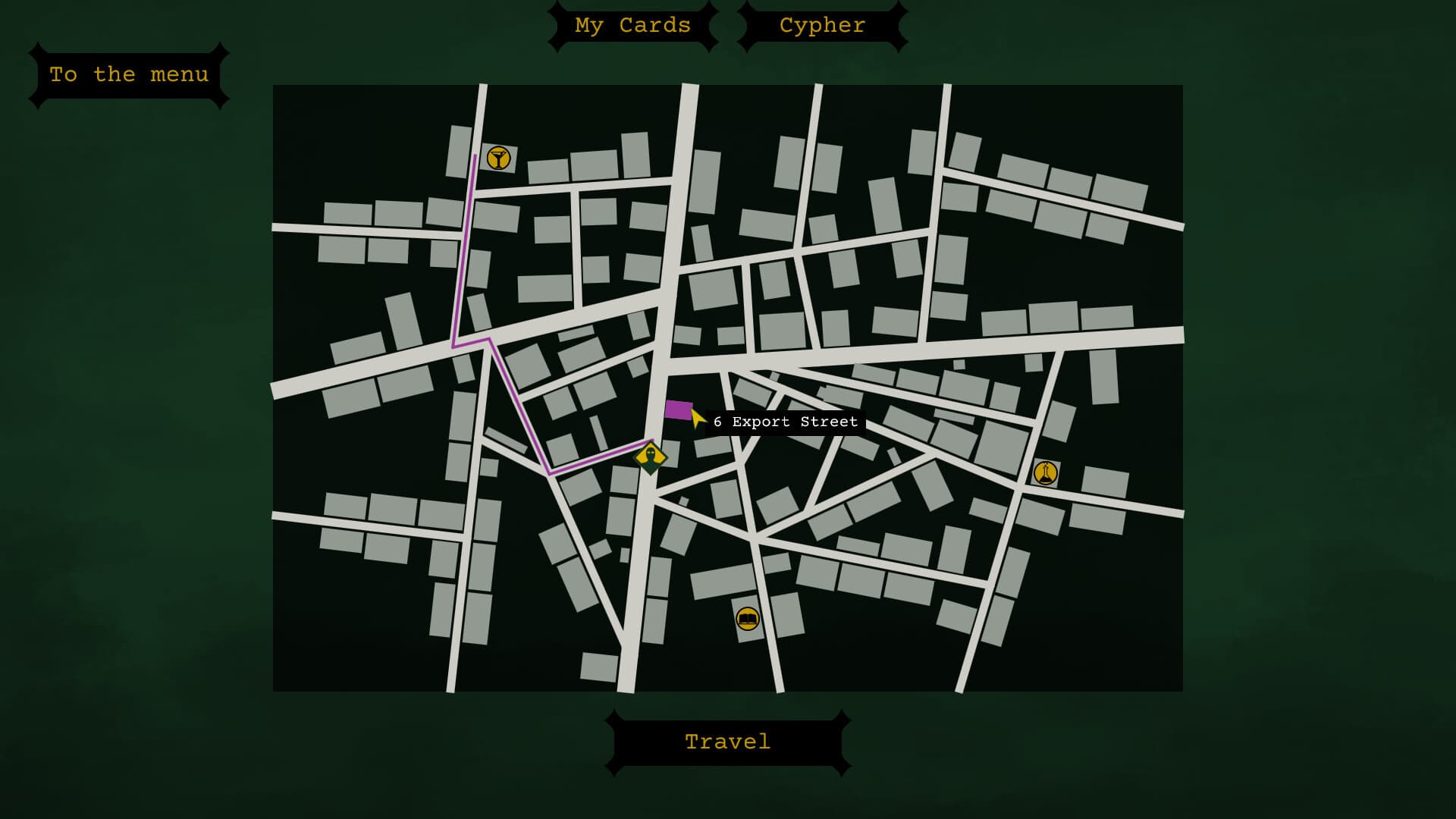Screen dimensions: 1456x819
Task: Open the alembic flask location icon
Action: pos(1046,472)
